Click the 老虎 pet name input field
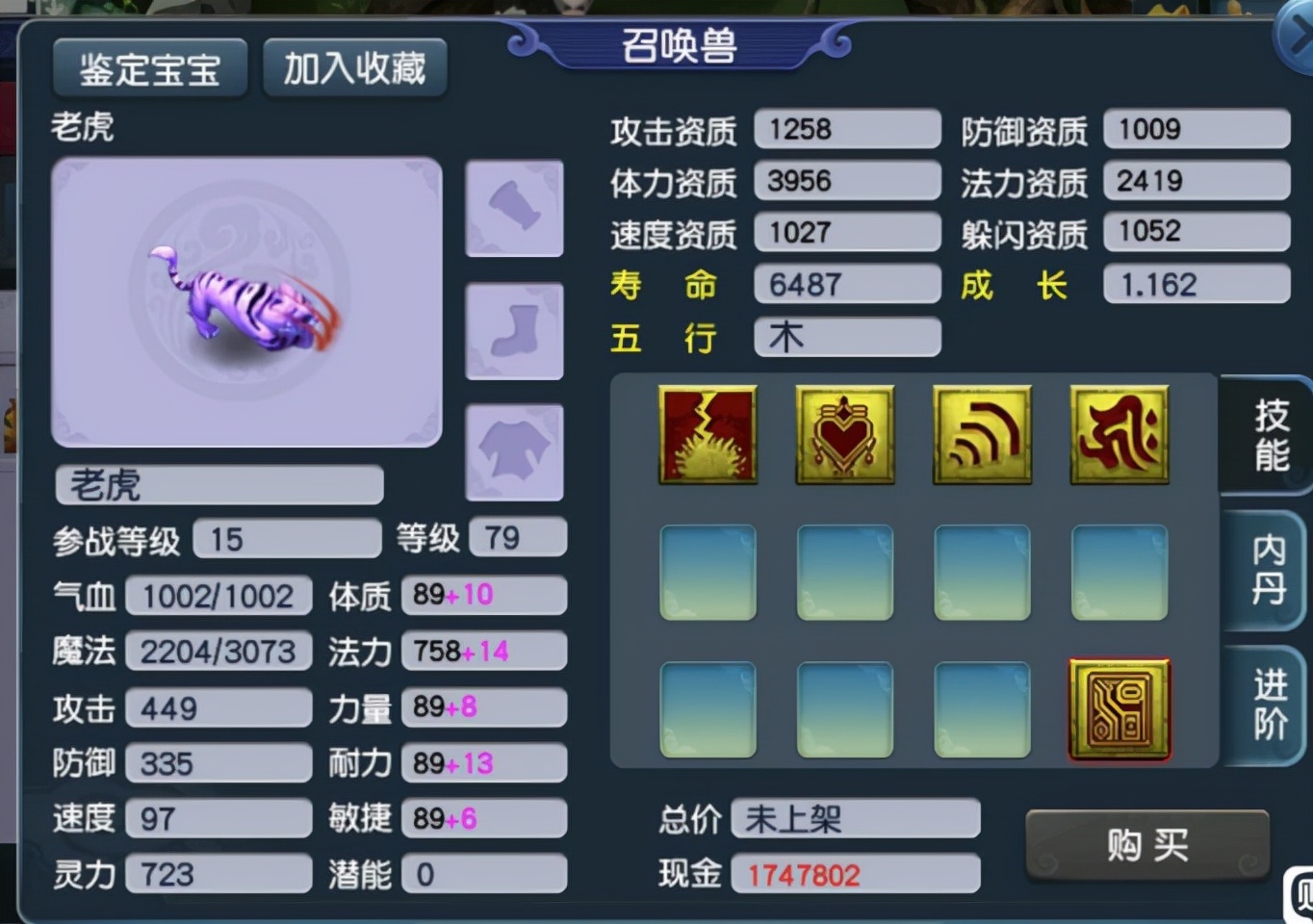This screenshot has height=924, width=1313. (218, 485)
